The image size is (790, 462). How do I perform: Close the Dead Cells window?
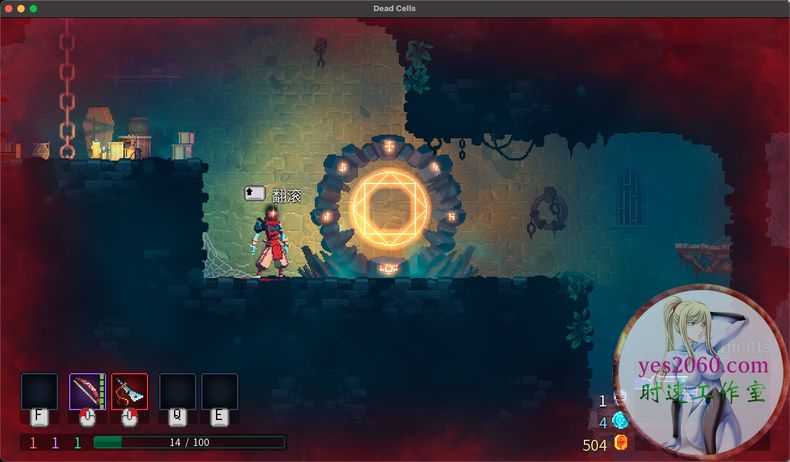9,8
